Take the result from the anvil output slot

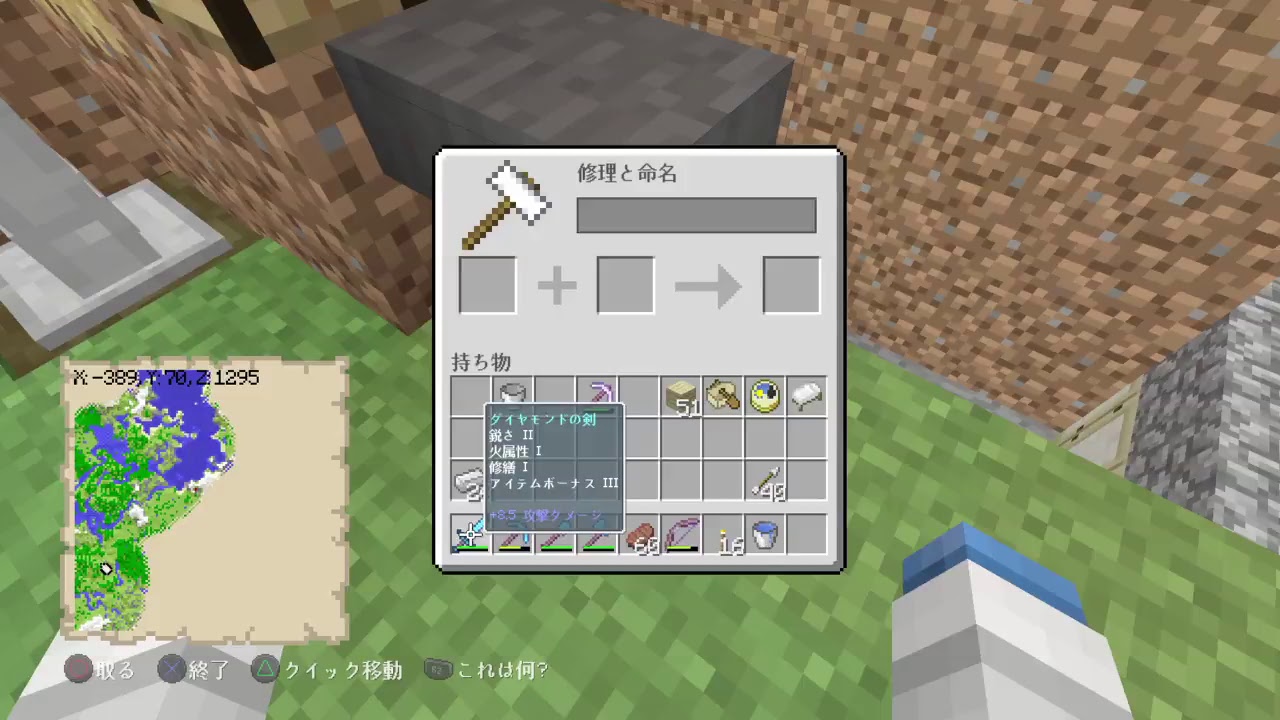(x=791, y=284)
